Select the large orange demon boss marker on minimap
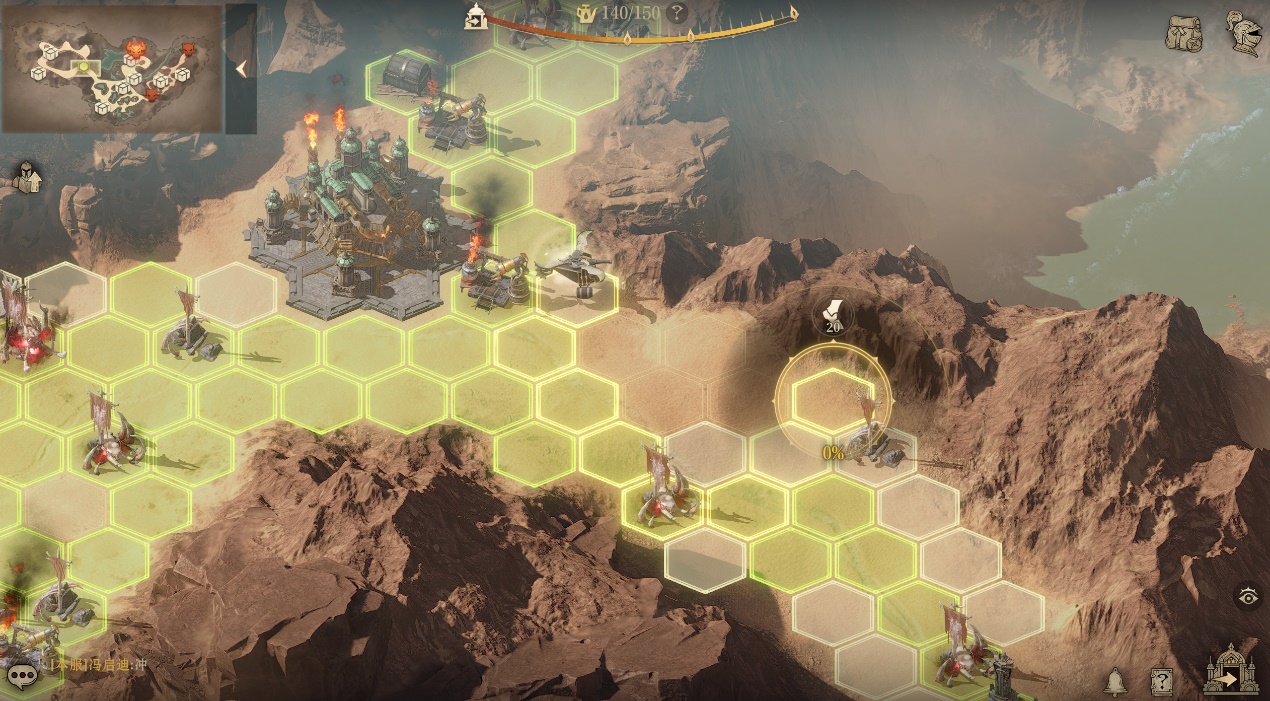This screenshot has width=1270, height=701. pos(135,47)
